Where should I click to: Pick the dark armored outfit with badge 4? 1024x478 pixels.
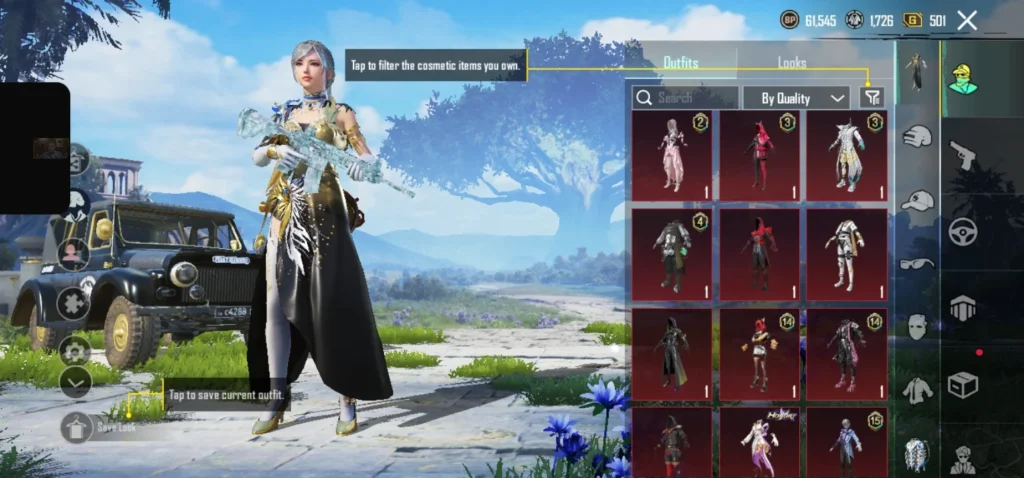click(671, 254)
